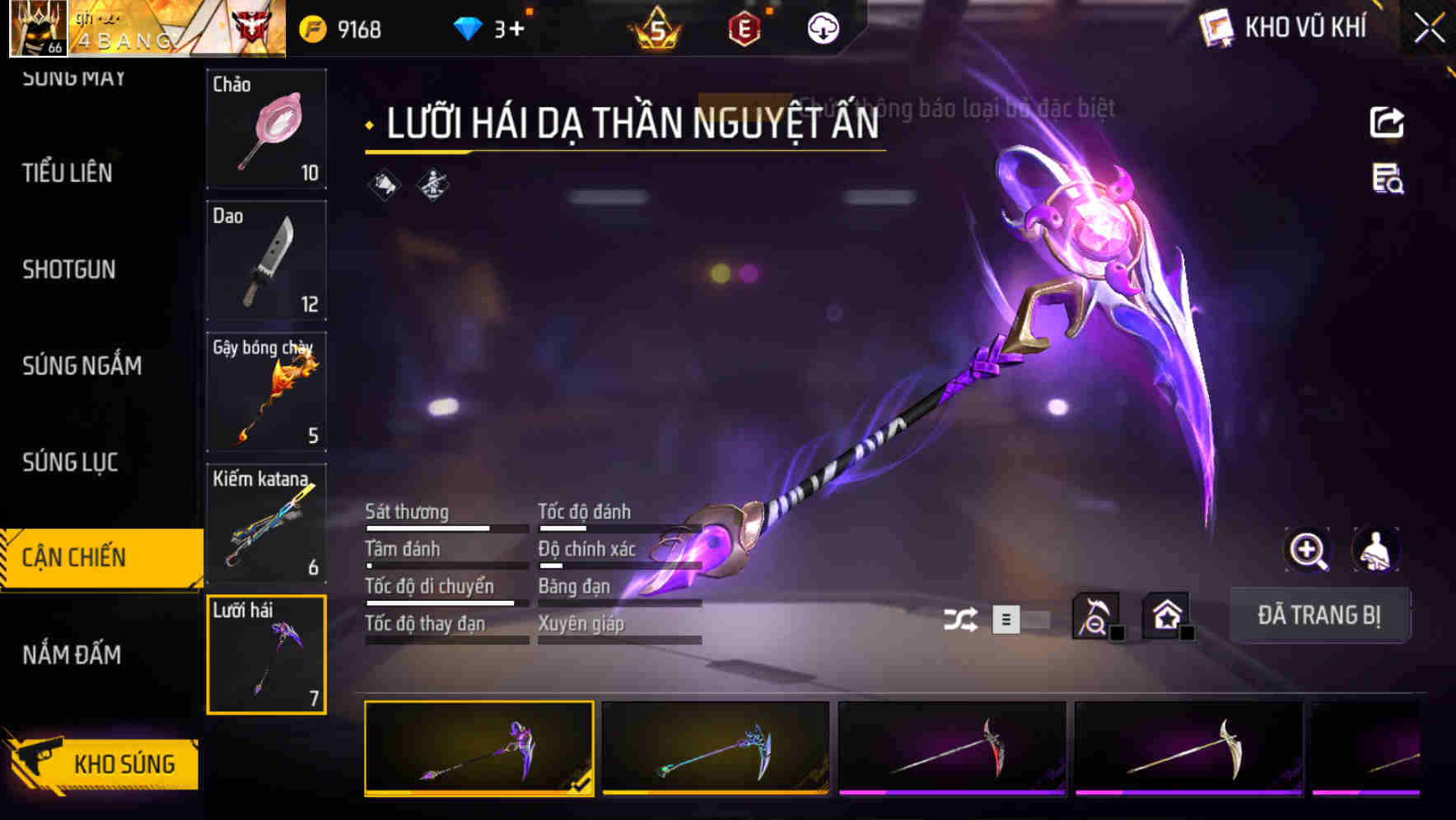The height and width of the screenshot is (820, 1456).
Task: Switch to the SHOTGUN weapon category
Action: click(70, 270)
